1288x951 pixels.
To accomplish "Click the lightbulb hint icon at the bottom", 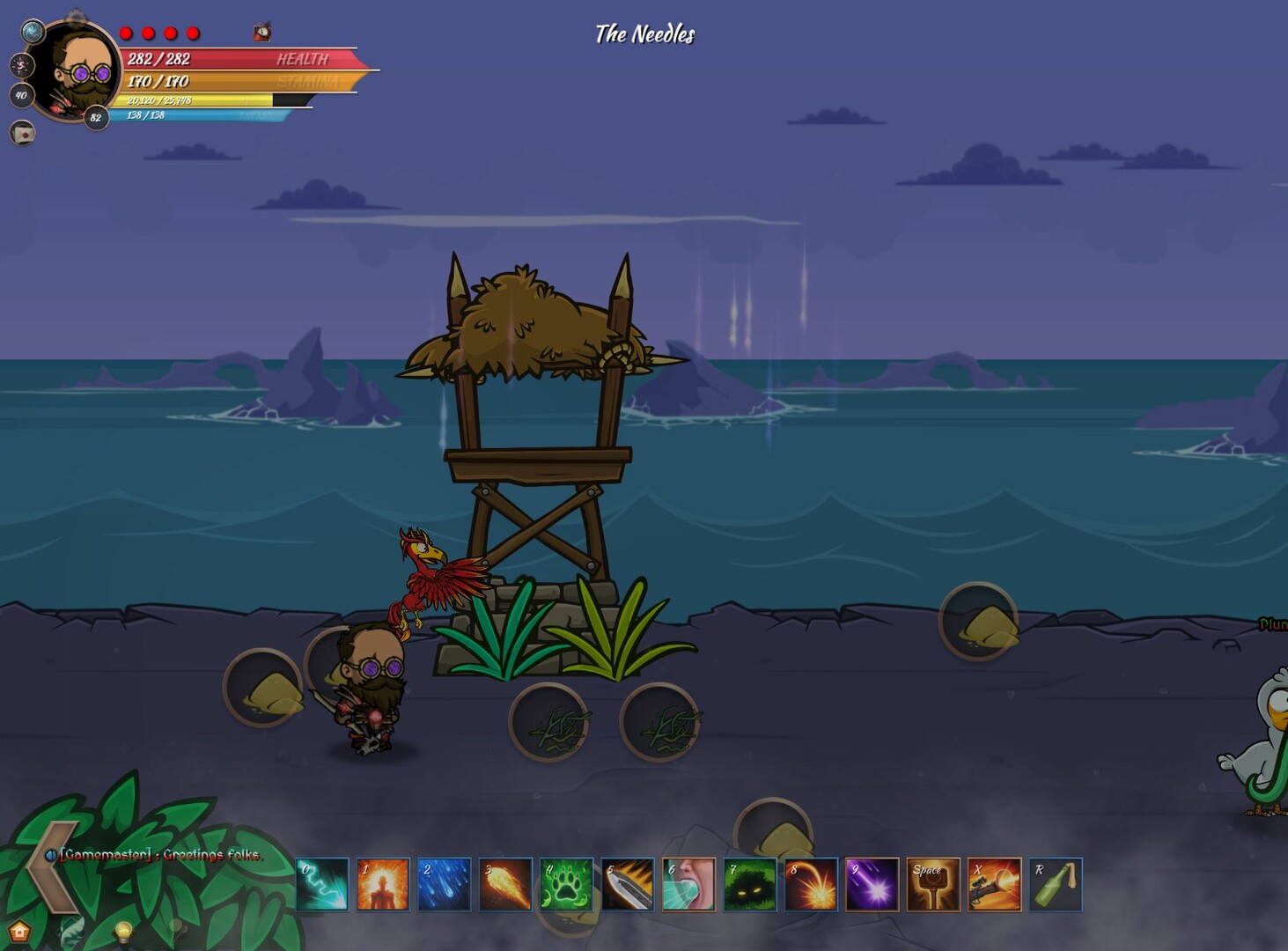I will 123,930.
